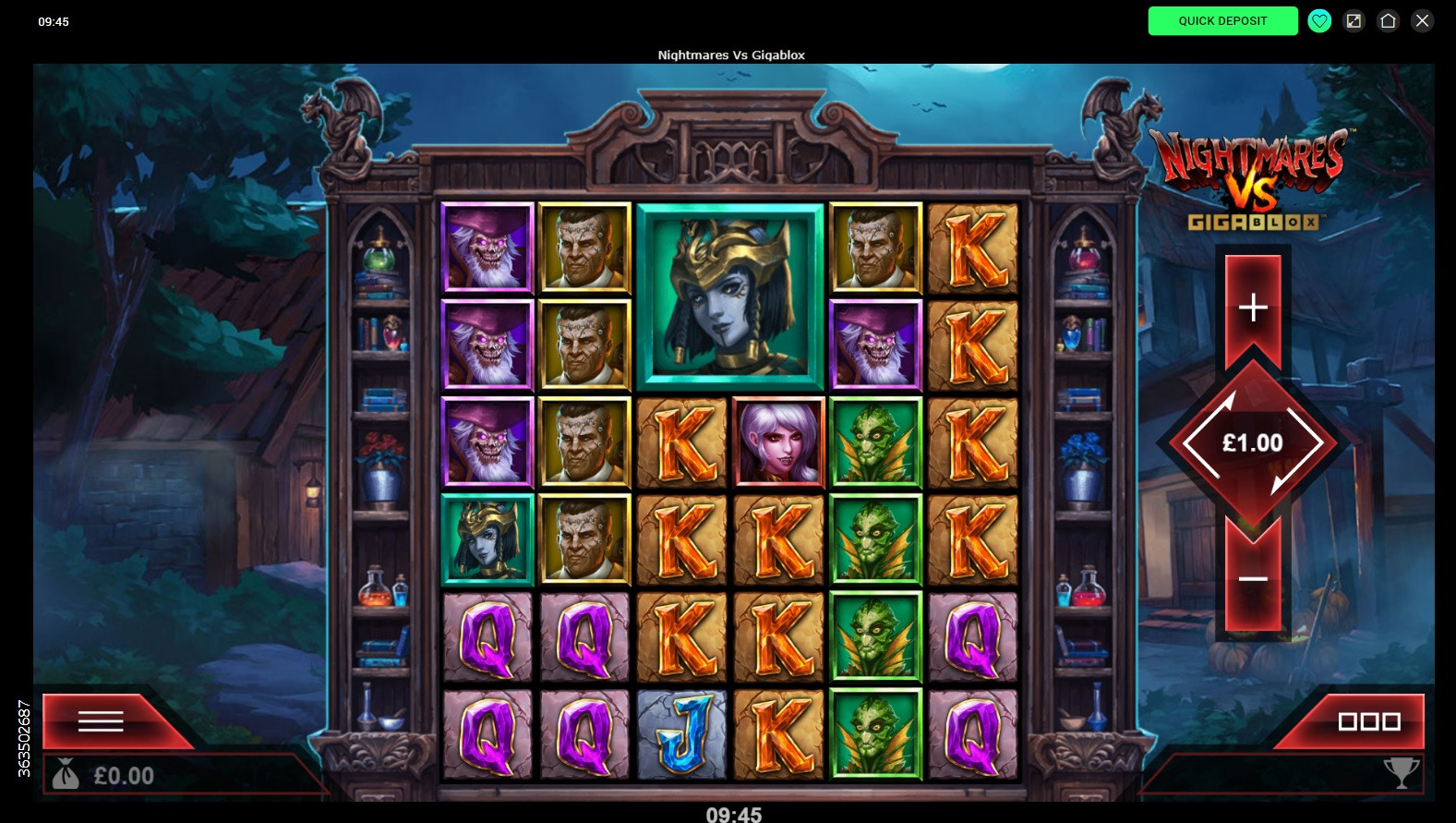Click a purple Q symbol
The image size is (1456, 823).
click(487, 635)
